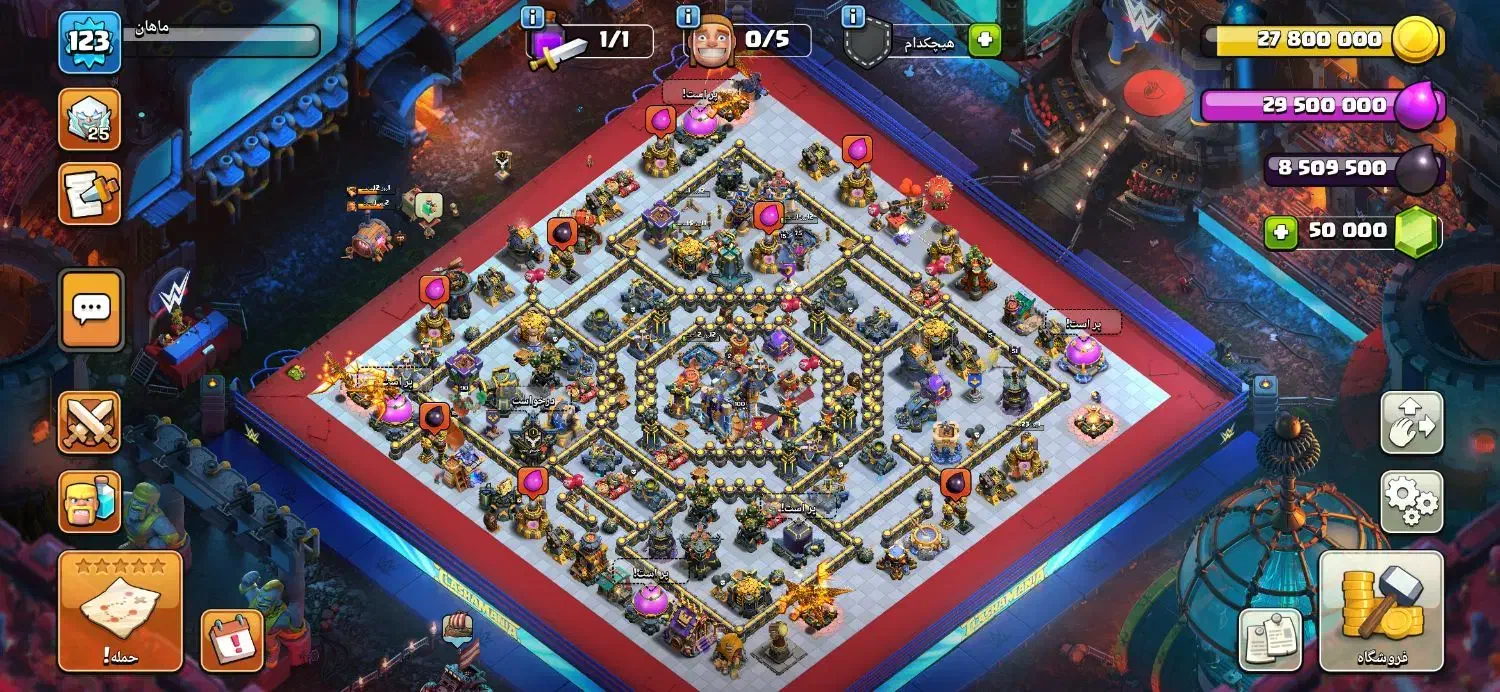This screenshot has height=692, width=1500.
Task: Open the chat speech bubble
Action: [90, 309]
